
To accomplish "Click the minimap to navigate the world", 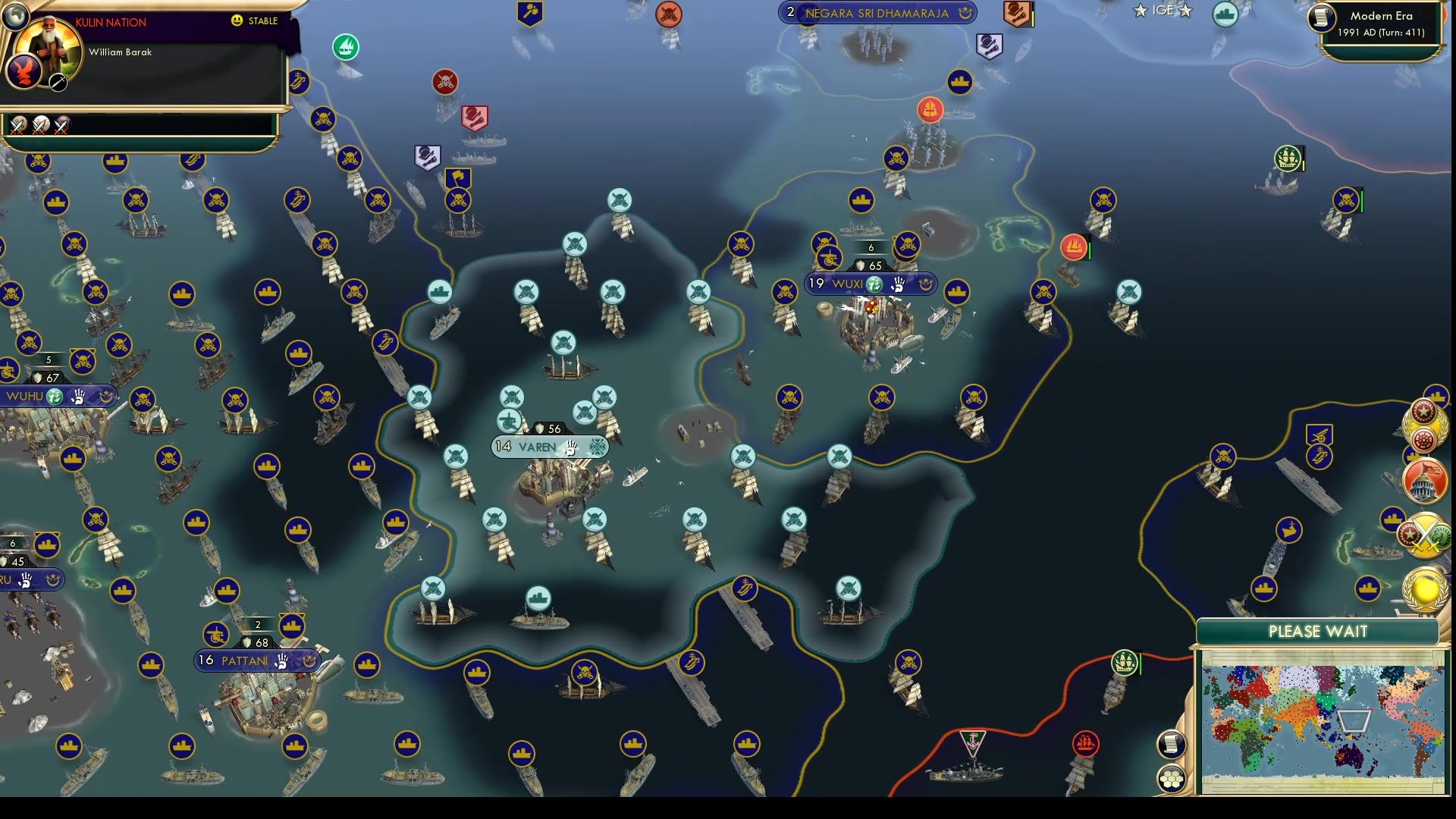I will (x=1323, y=720).
